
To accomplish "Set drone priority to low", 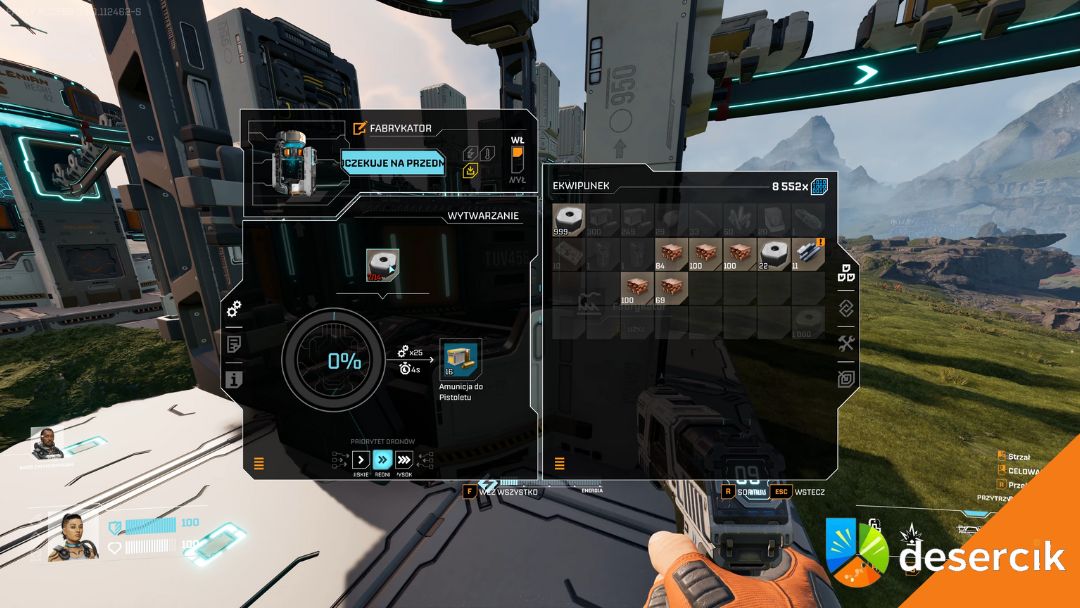I will point(361,459).
